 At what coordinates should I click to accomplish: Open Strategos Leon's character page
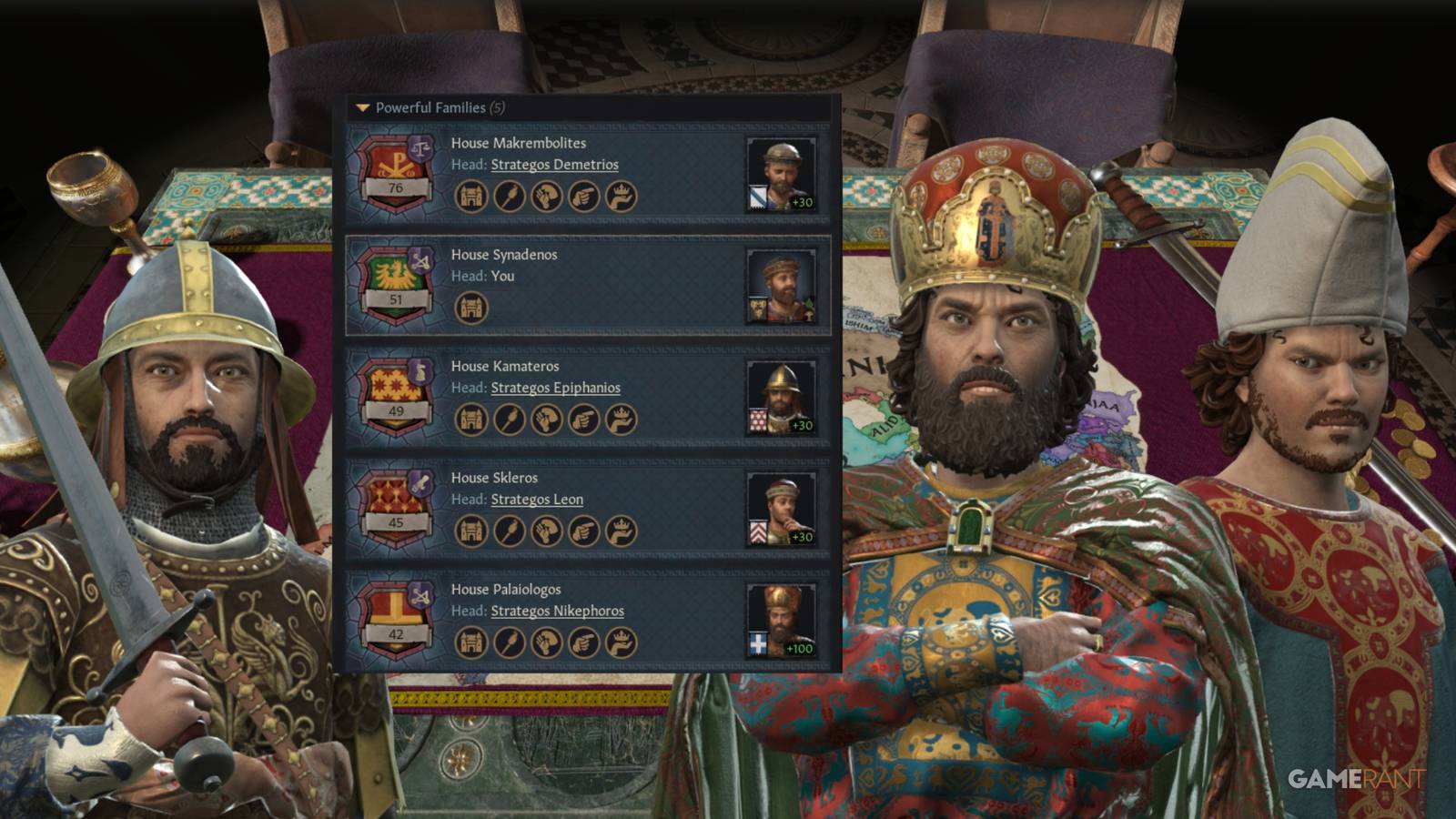tap(537, 499)
